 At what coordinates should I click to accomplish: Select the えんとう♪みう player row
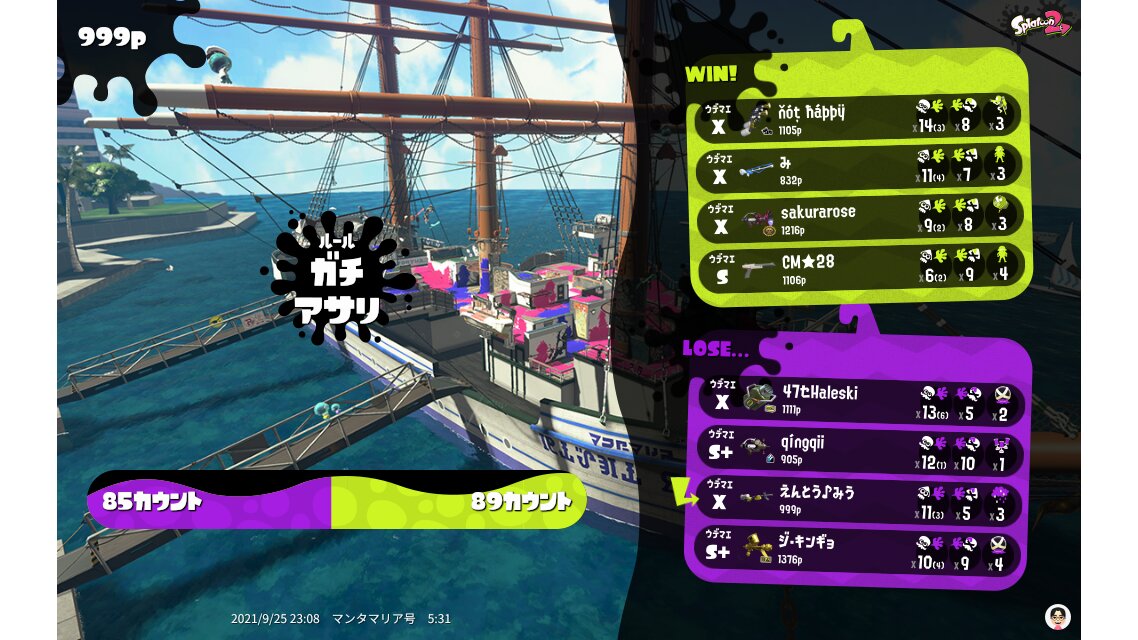tap(860, 500)
